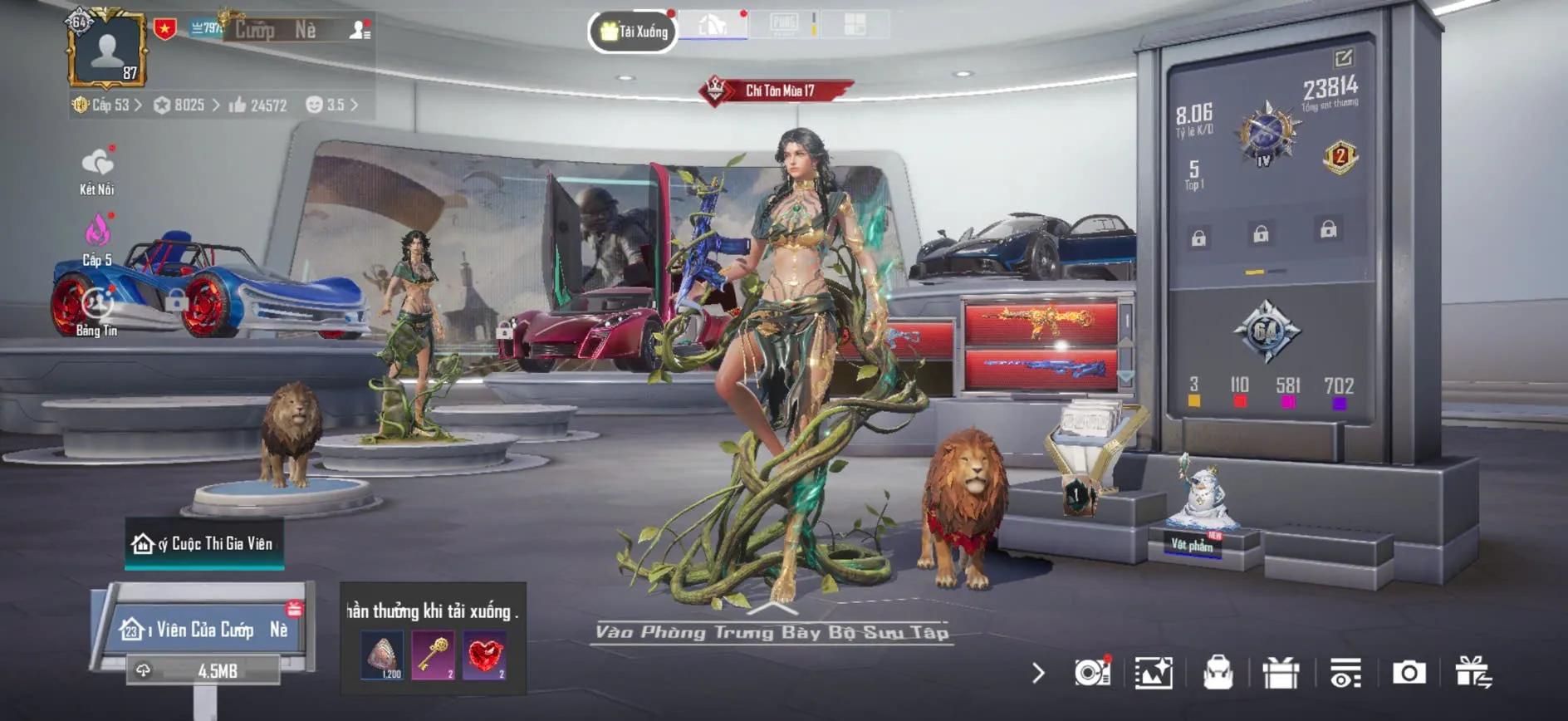
Task: Open the backpack inventory icon
Action: [1218, 673]
